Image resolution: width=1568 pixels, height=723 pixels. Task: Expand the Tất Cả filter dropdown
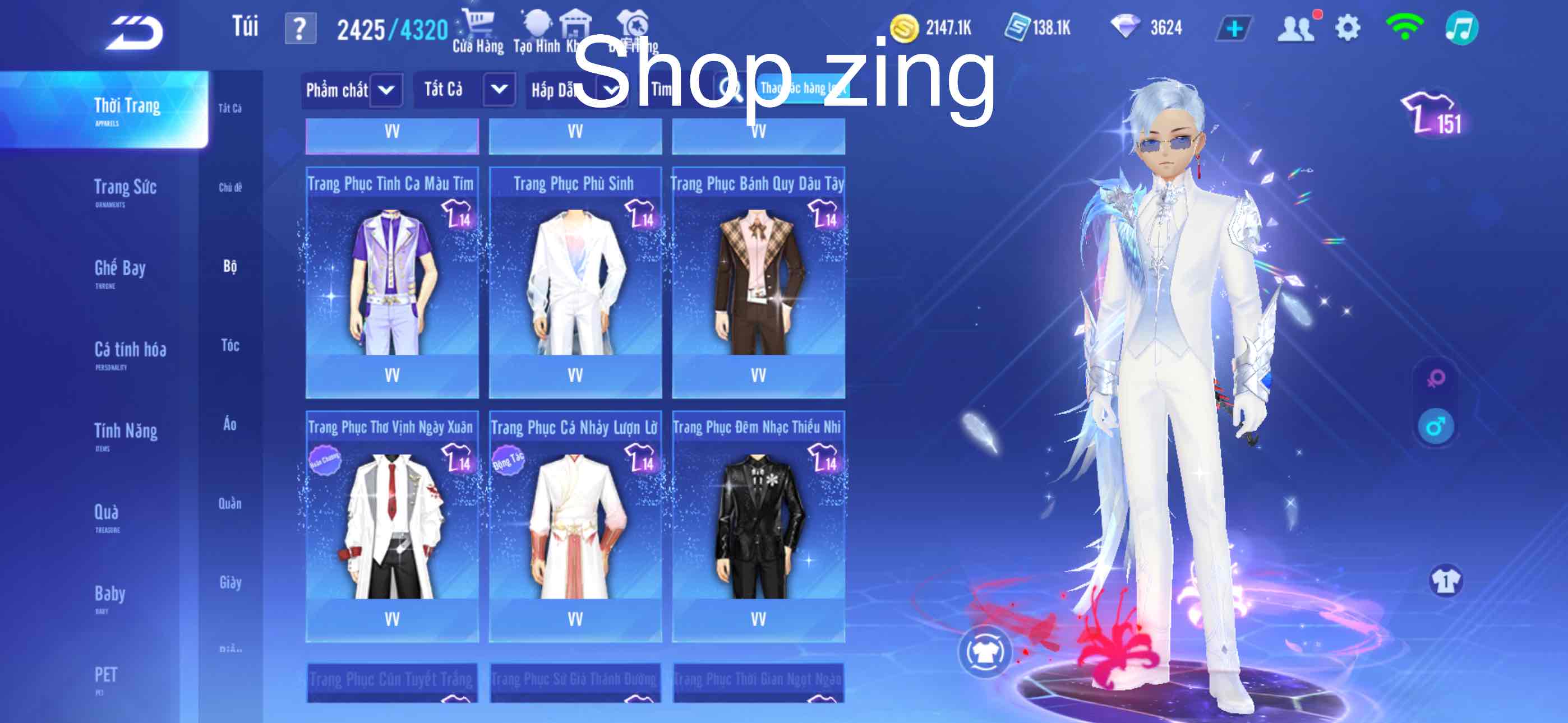[465, 89]
